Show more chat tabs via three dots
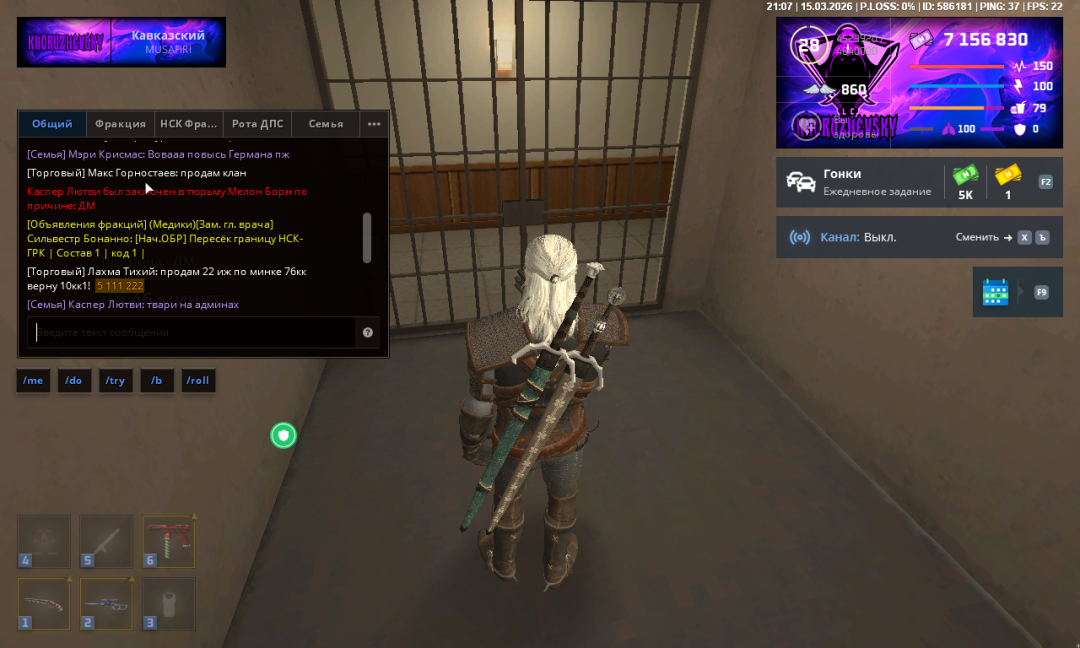Screen dimensions: 1080x648 374,124
